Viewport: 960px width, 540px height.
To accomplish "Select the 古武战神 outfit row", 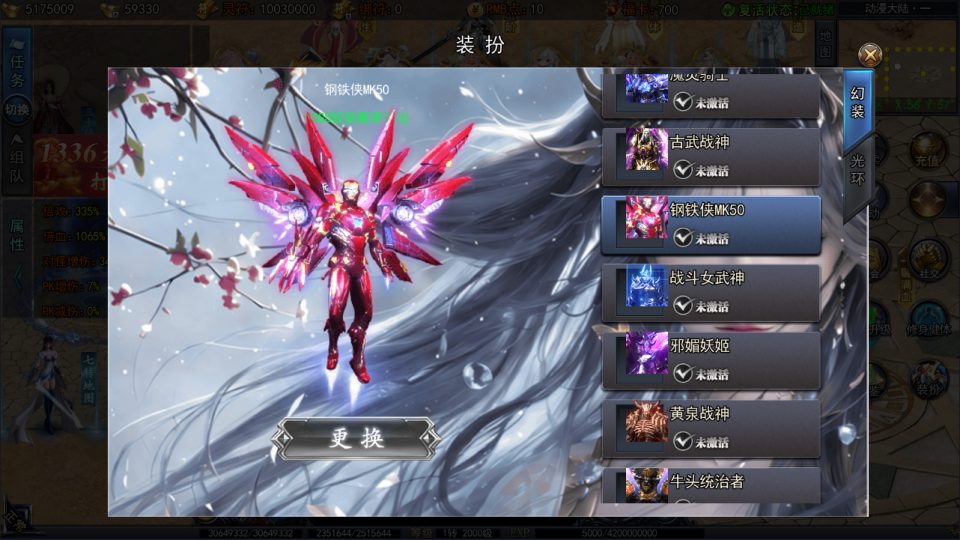I will [710, 156].
